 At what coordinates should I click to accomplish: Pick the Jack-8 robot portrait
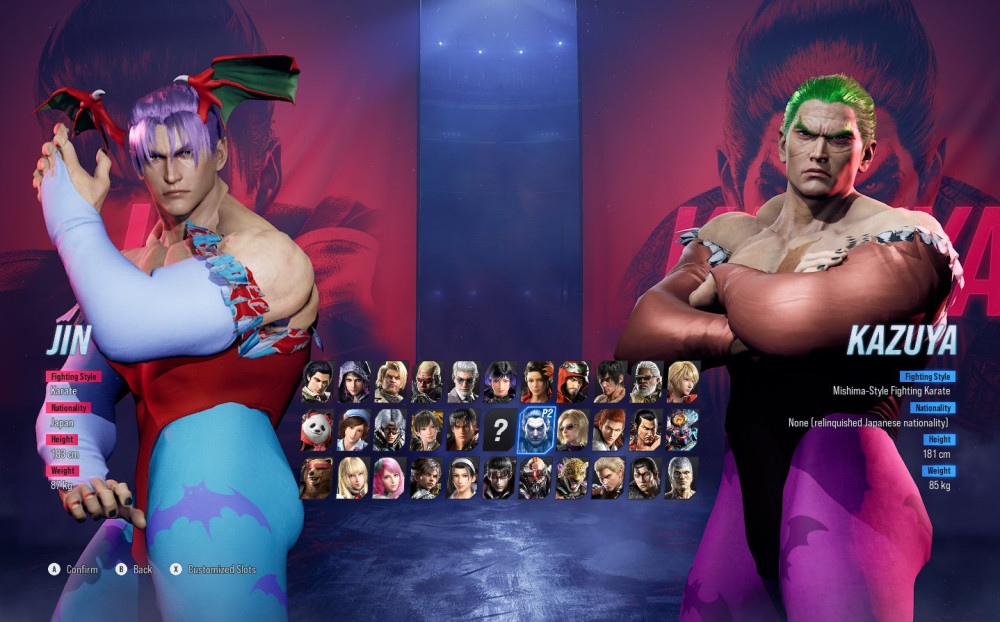pos(535,478)
